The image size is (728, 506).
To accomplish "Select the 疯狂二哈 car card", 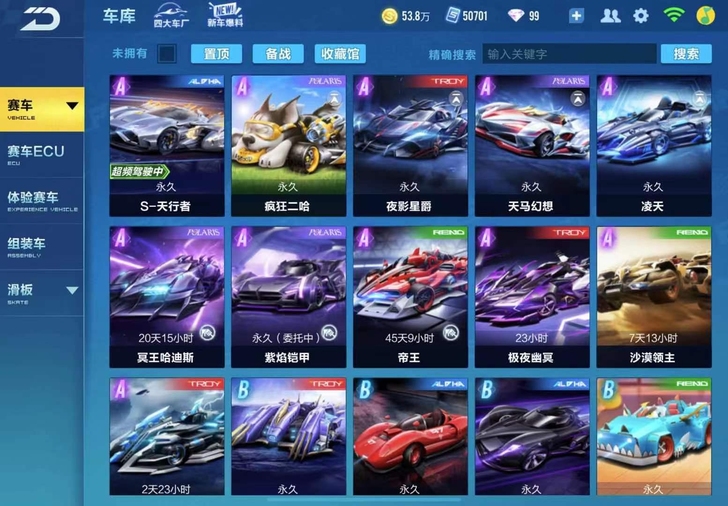I will (289, 145).
